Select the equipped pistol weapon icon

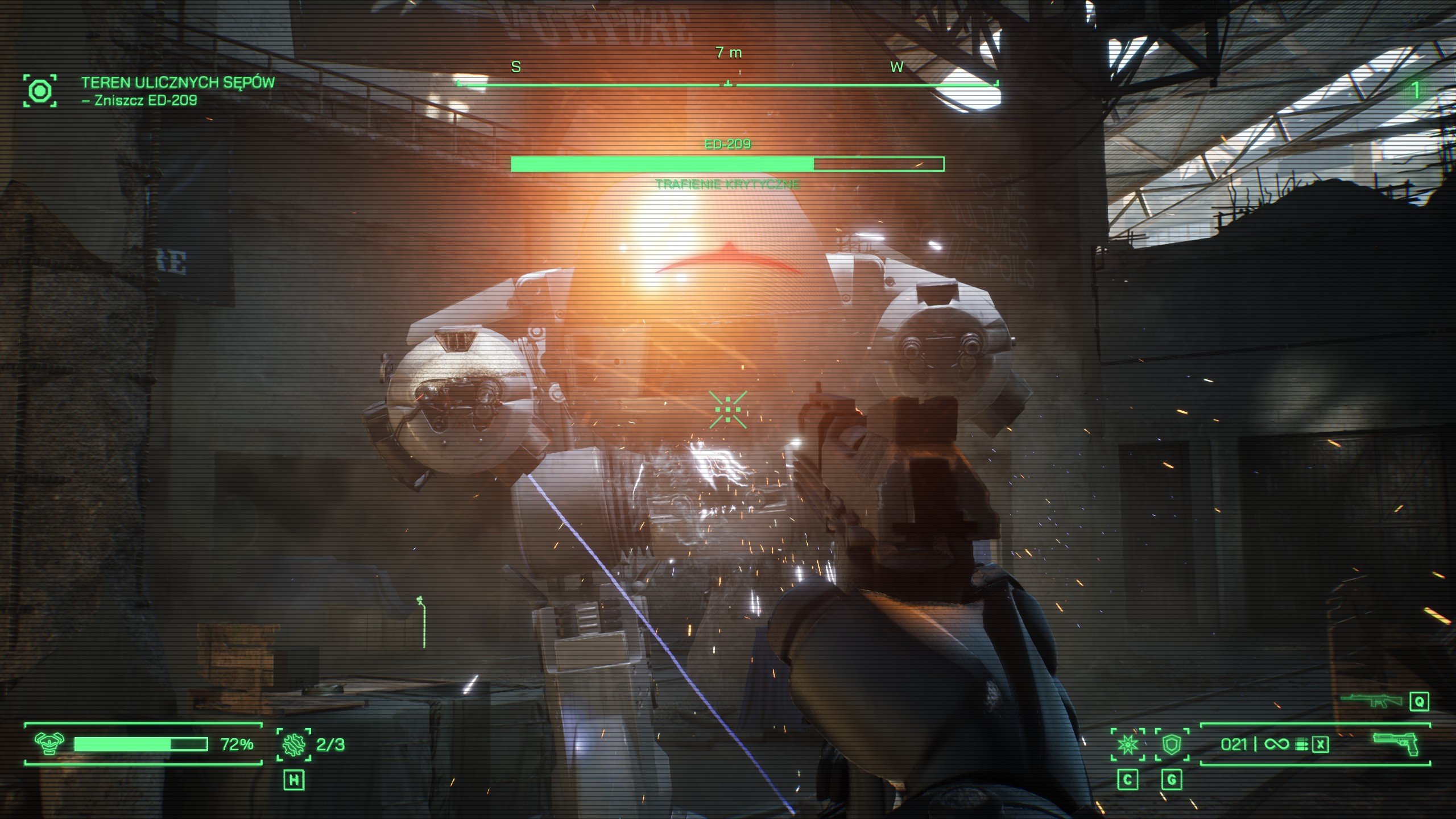(1396, 743)
